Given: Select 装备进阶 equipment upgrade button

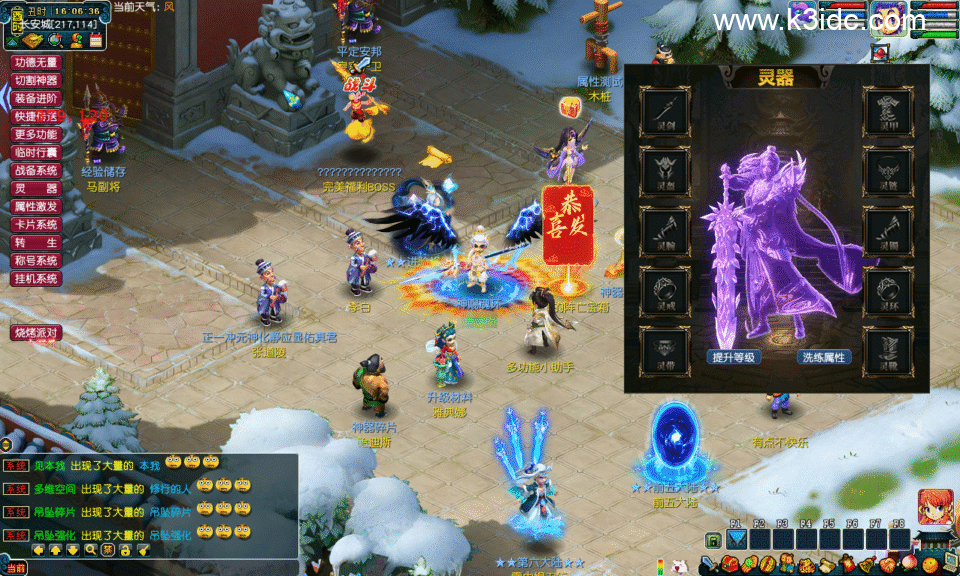Looking at the screenshot, I should click(37, 98).
